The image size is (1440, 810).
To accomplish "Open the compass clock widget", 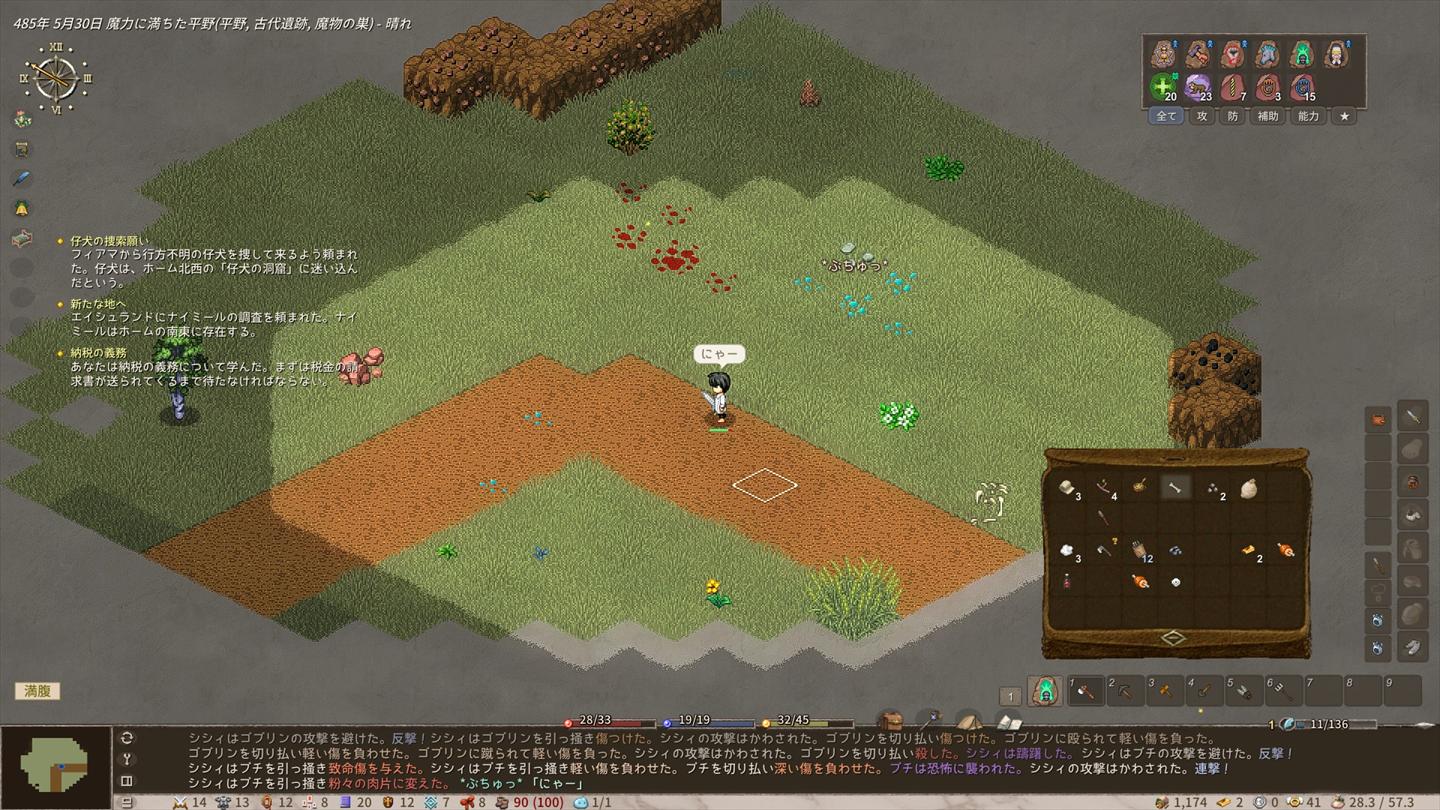I will tap(56, 78).
